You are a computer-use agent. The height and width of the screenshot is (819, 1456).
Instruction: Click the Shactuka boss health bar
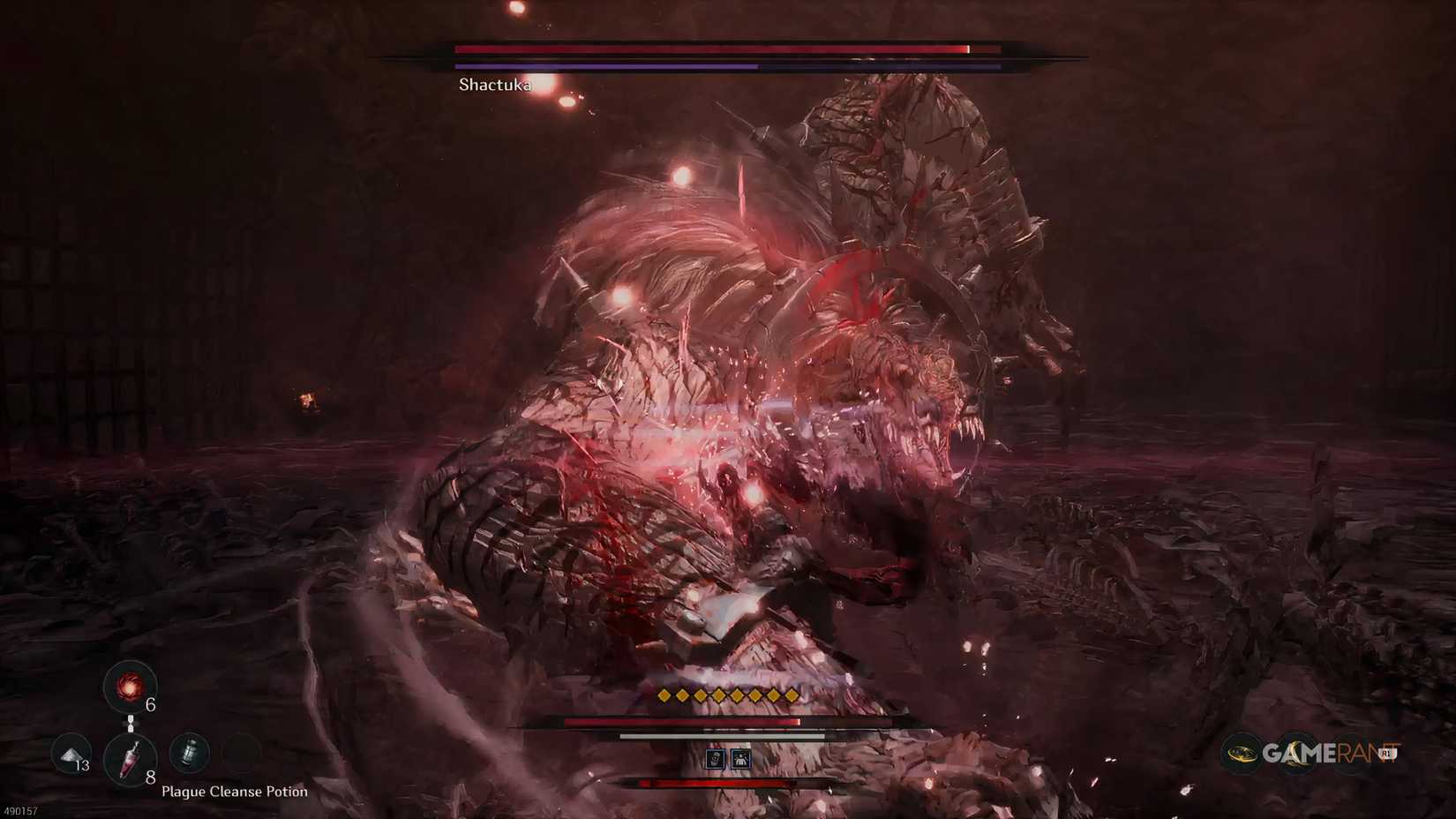706,50
